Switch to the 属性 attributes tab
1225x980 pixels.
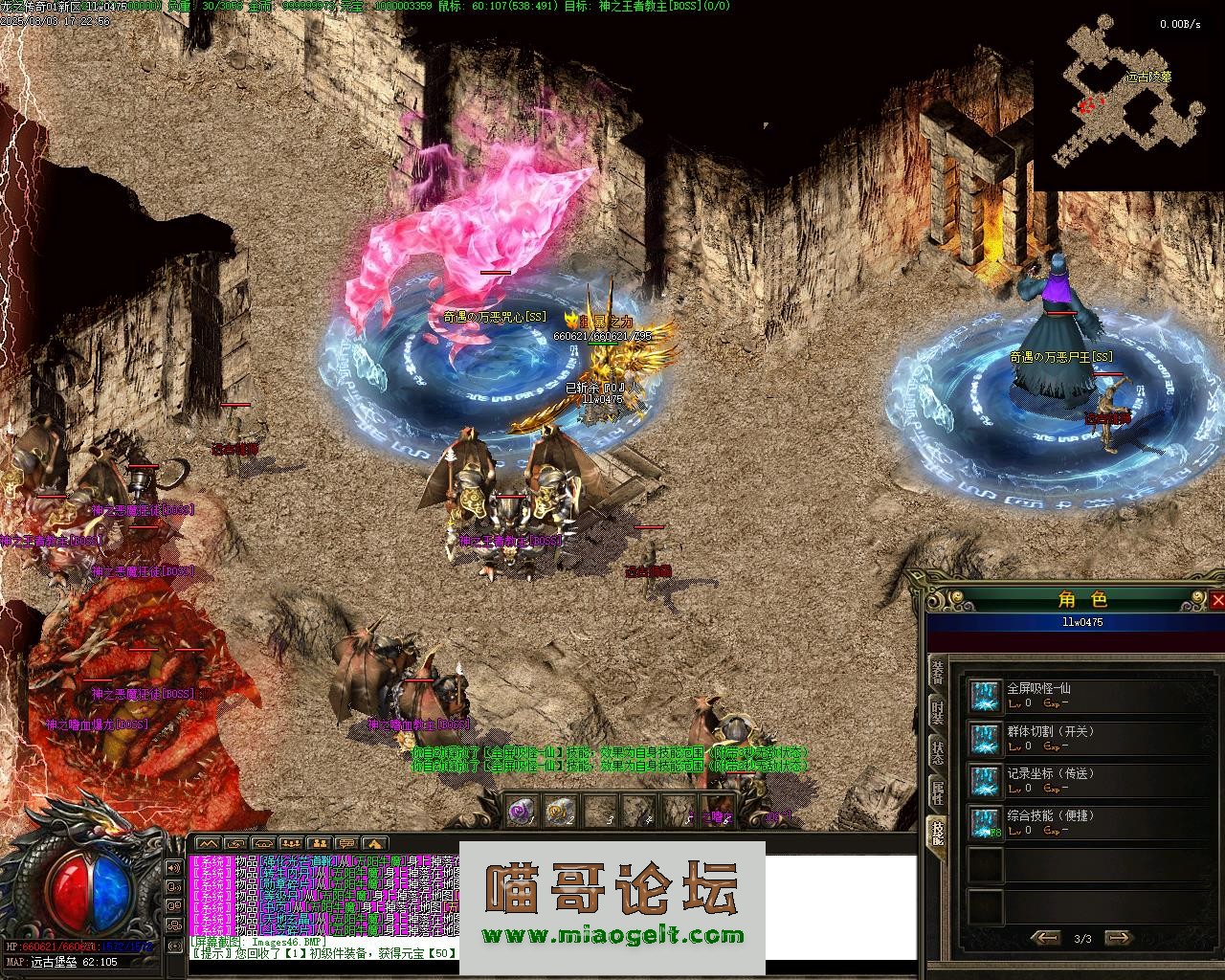coord(938,791)
